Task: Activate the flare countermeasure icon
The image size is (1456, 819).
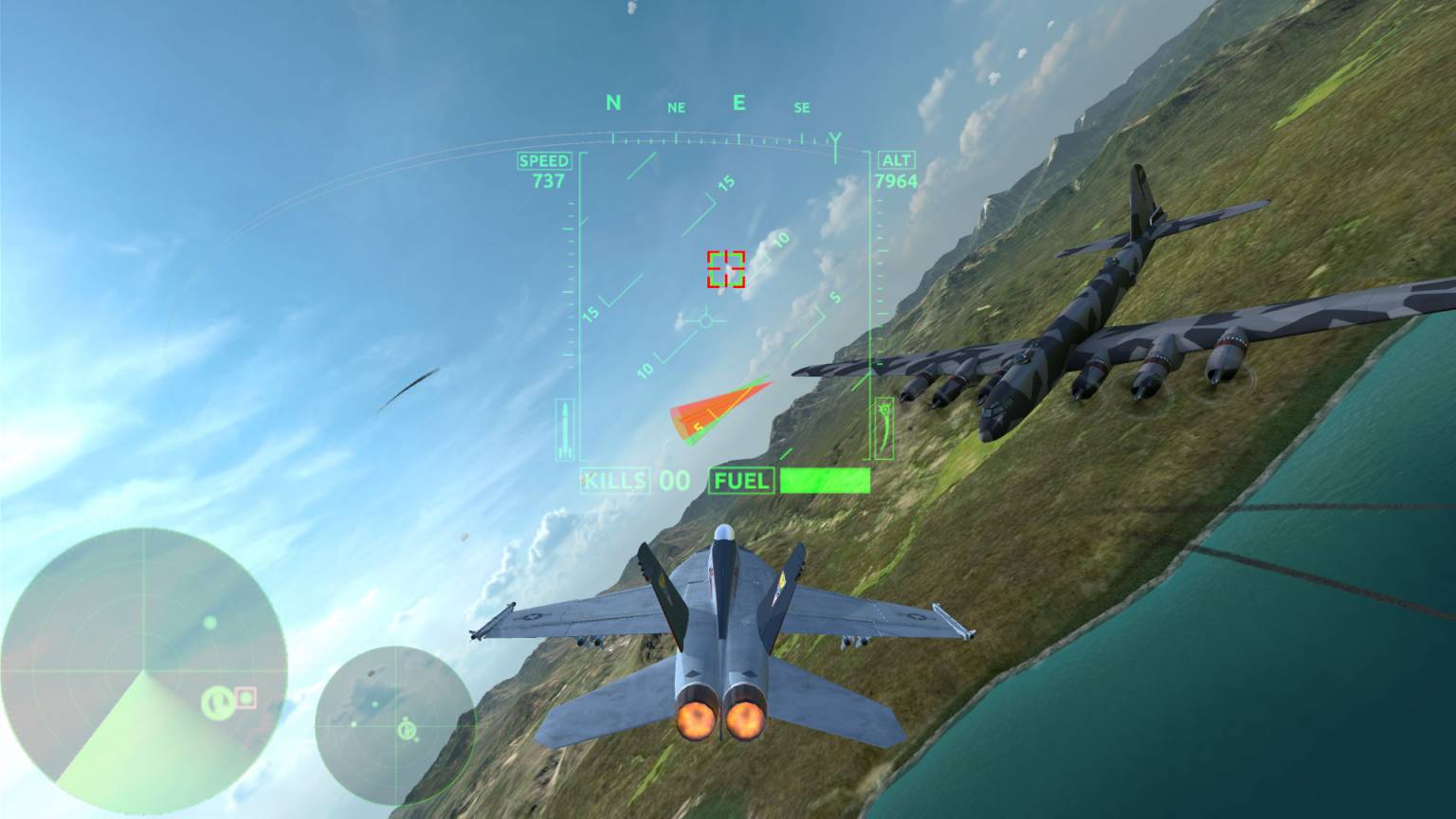Action: (885, 428)
